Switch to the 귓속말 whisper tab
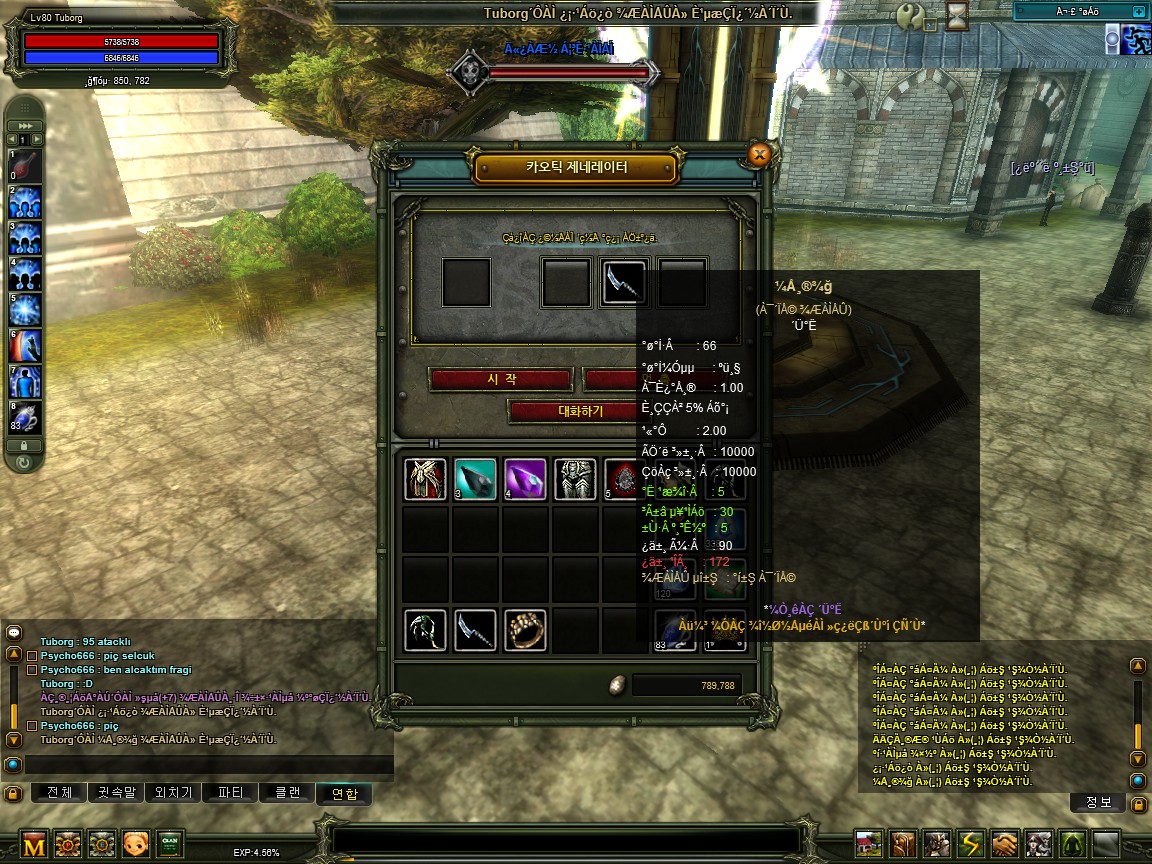This screenshot has width=1152, height=864. pyautogui.click(x=115, y=793)
